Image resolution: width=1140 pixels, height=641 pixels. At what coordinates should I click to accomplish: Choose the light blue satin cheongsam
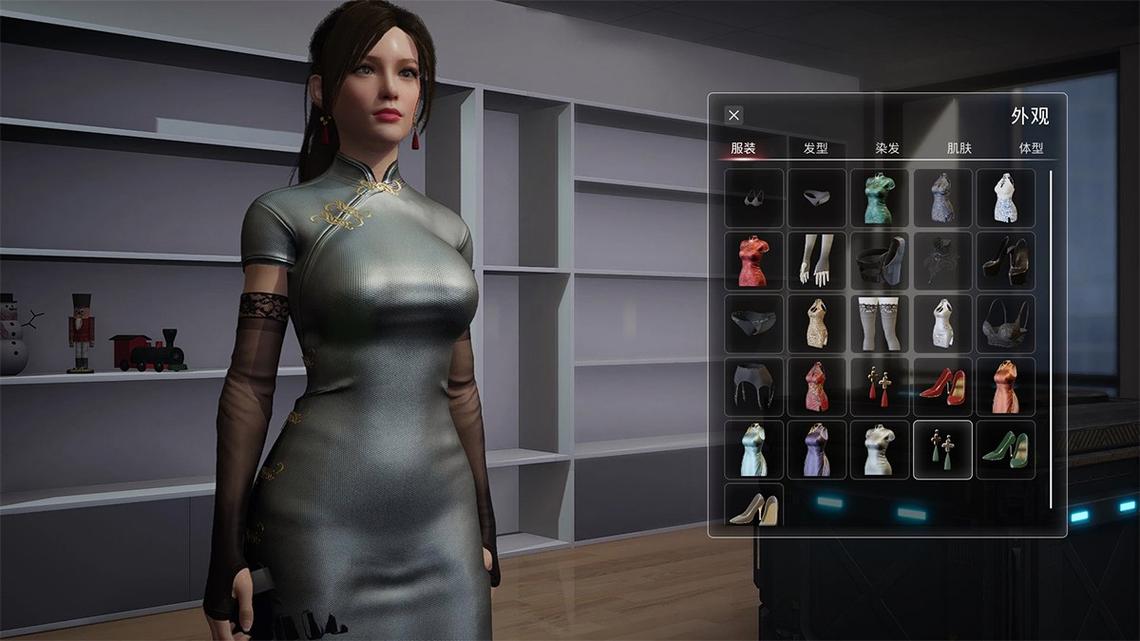754,450
